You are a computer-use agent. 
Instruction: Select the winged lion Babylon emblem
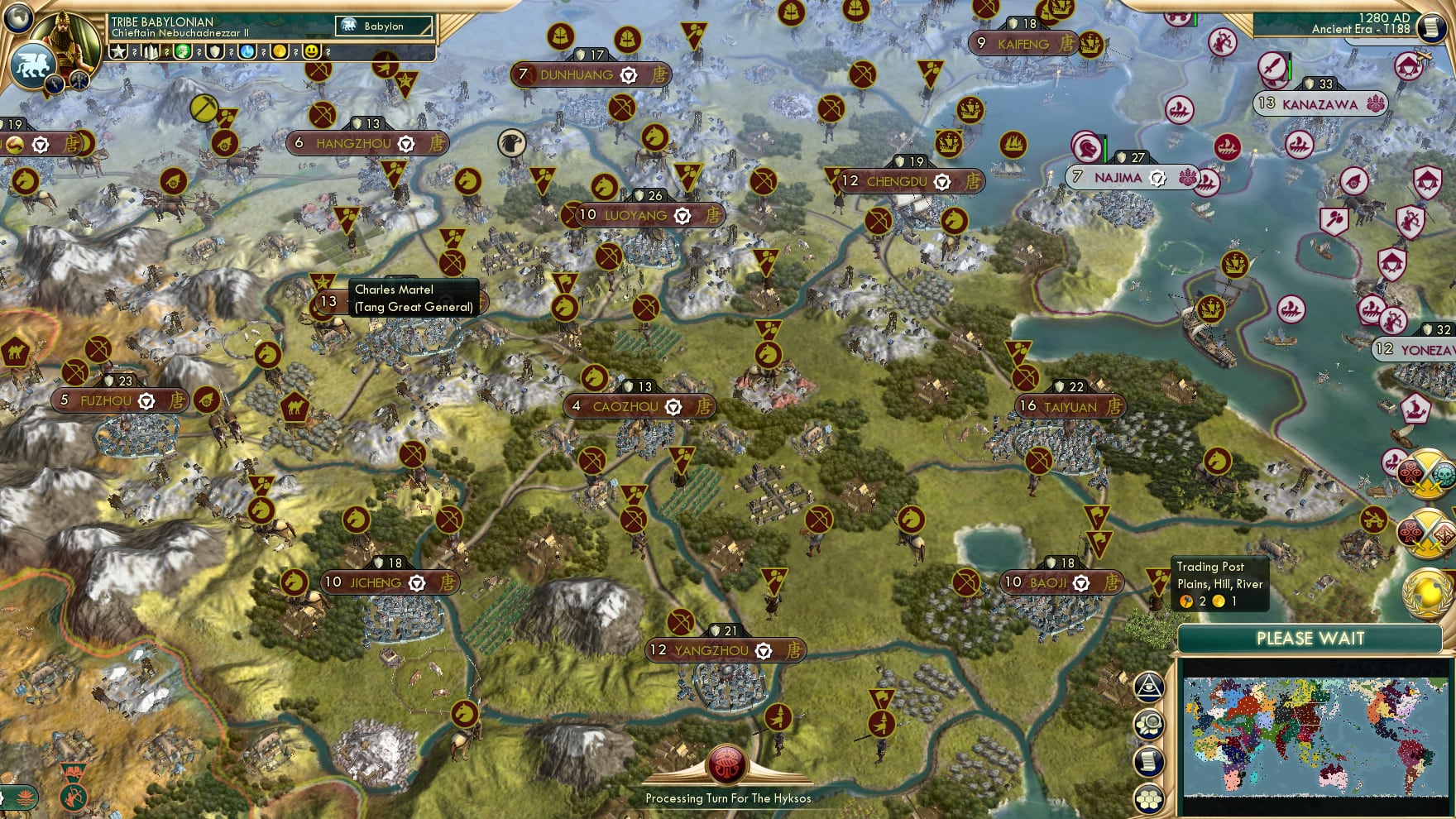(x=33, y=64)
